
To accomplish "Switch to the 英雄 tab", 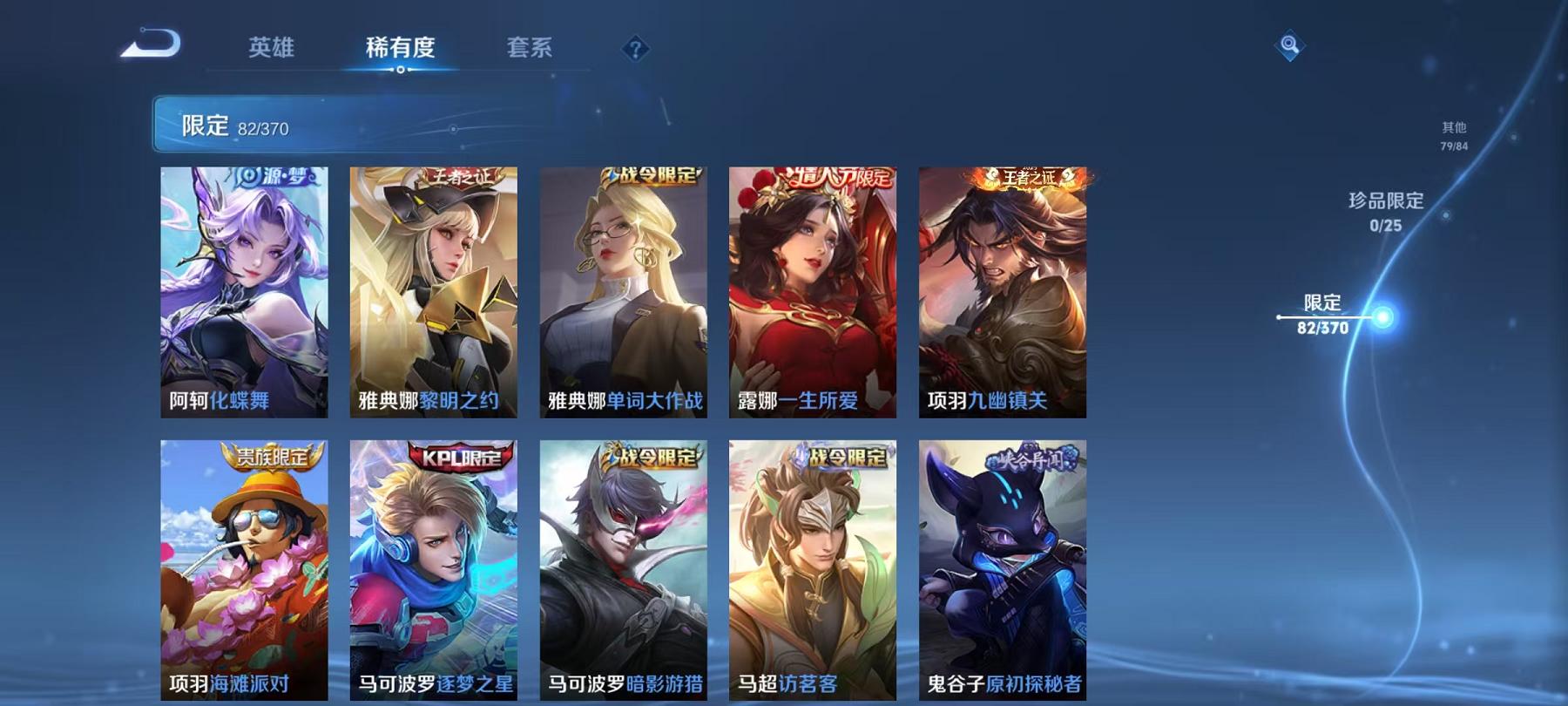I will click(270, 50).
